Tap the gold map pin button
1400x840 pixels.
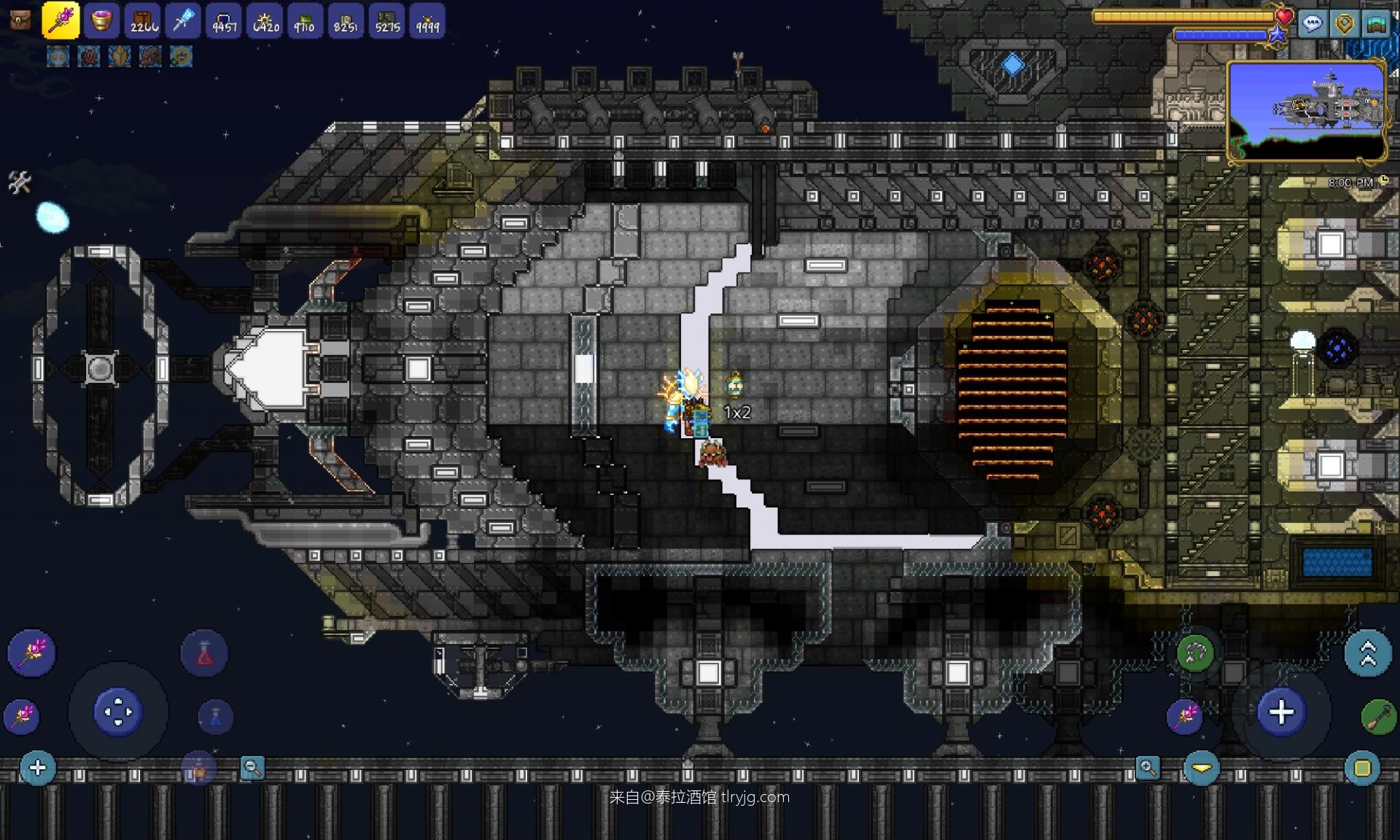click(1344, 24)
